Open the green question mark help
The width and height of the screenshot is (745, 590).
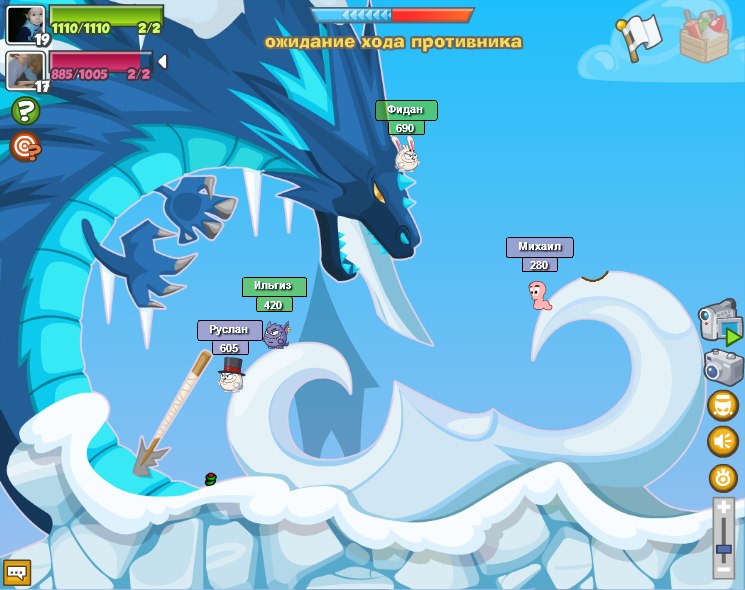[25, 111]
